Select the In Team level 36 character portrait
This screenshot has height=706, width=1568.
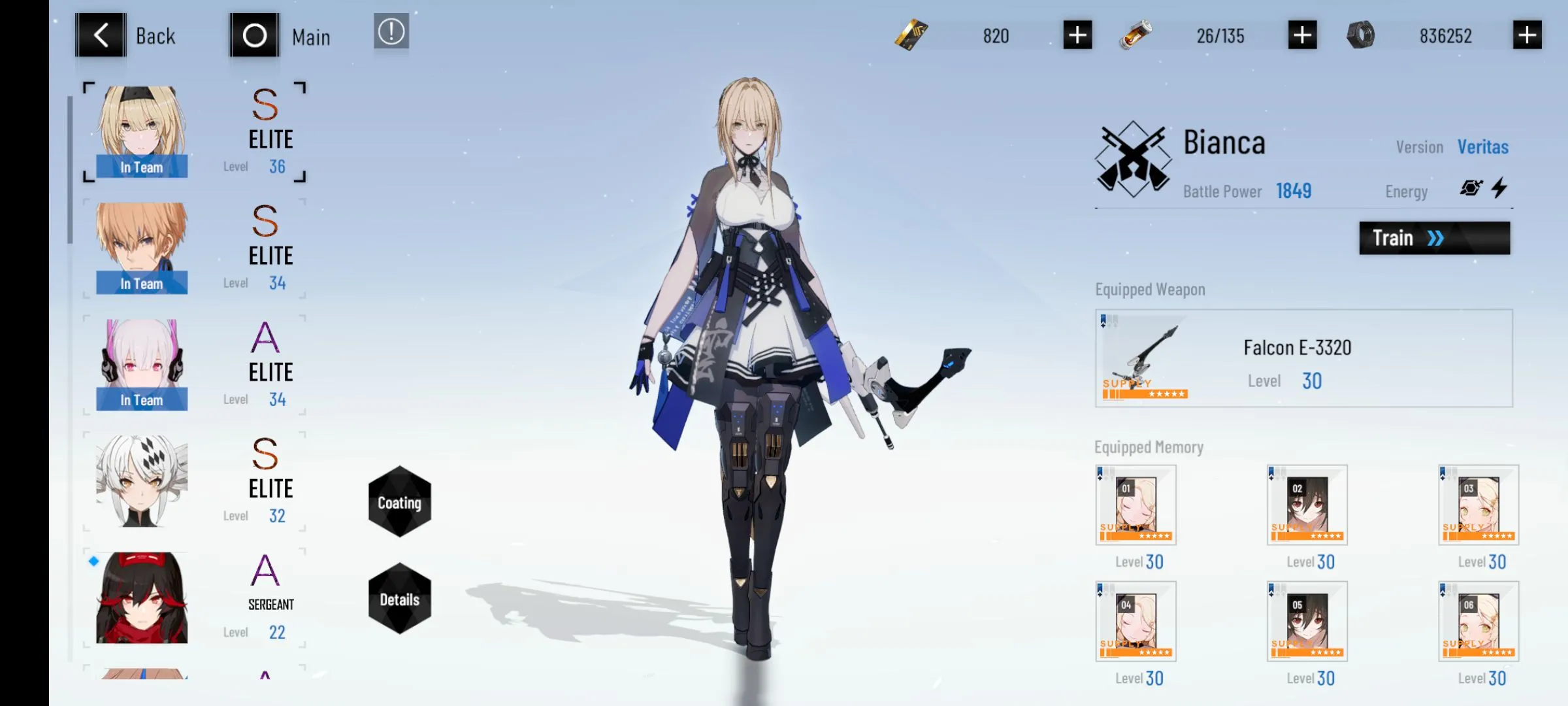pos(141,129)
